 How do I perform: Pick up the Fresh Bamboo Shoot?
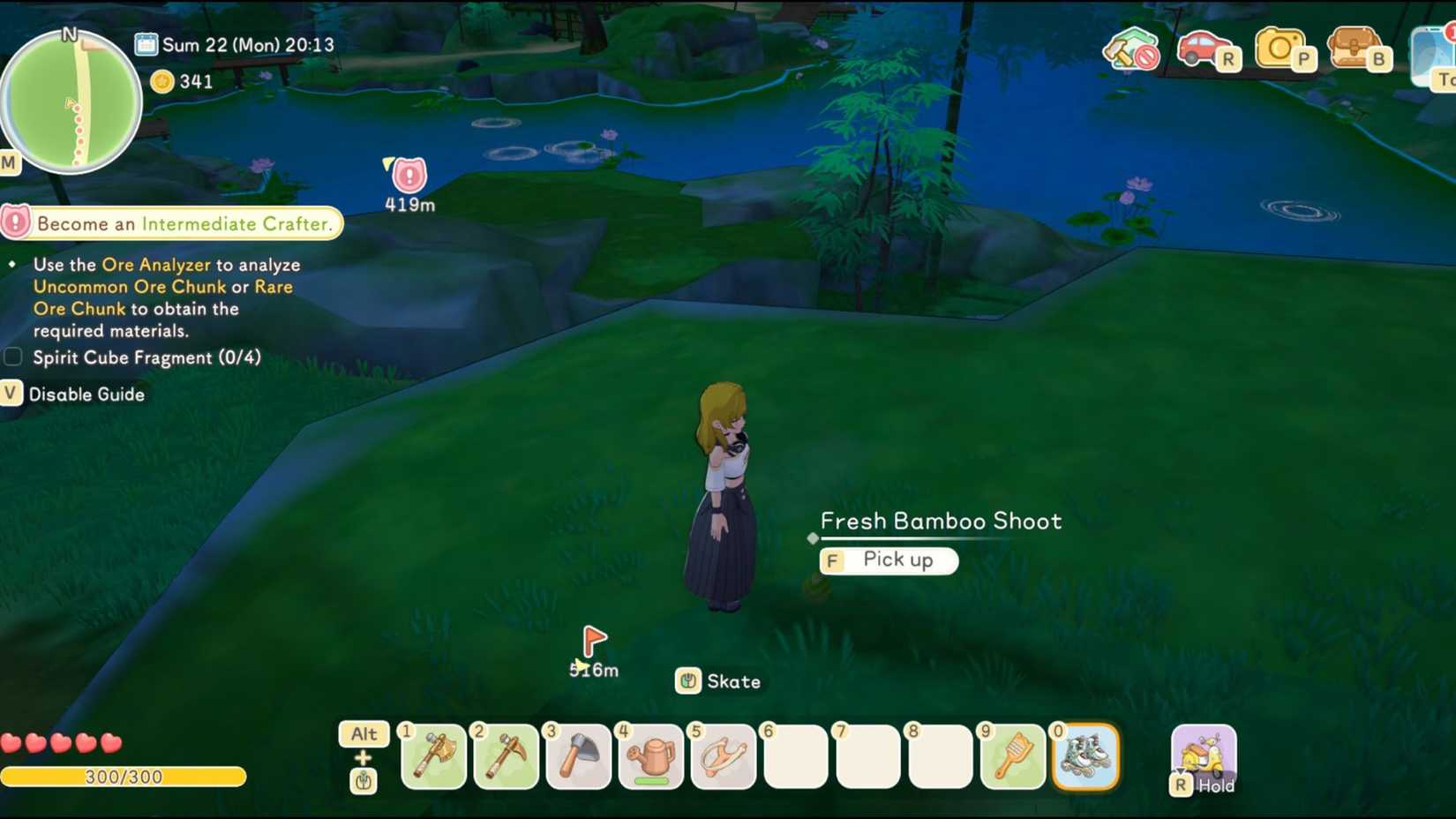click(x=889, y=560)
